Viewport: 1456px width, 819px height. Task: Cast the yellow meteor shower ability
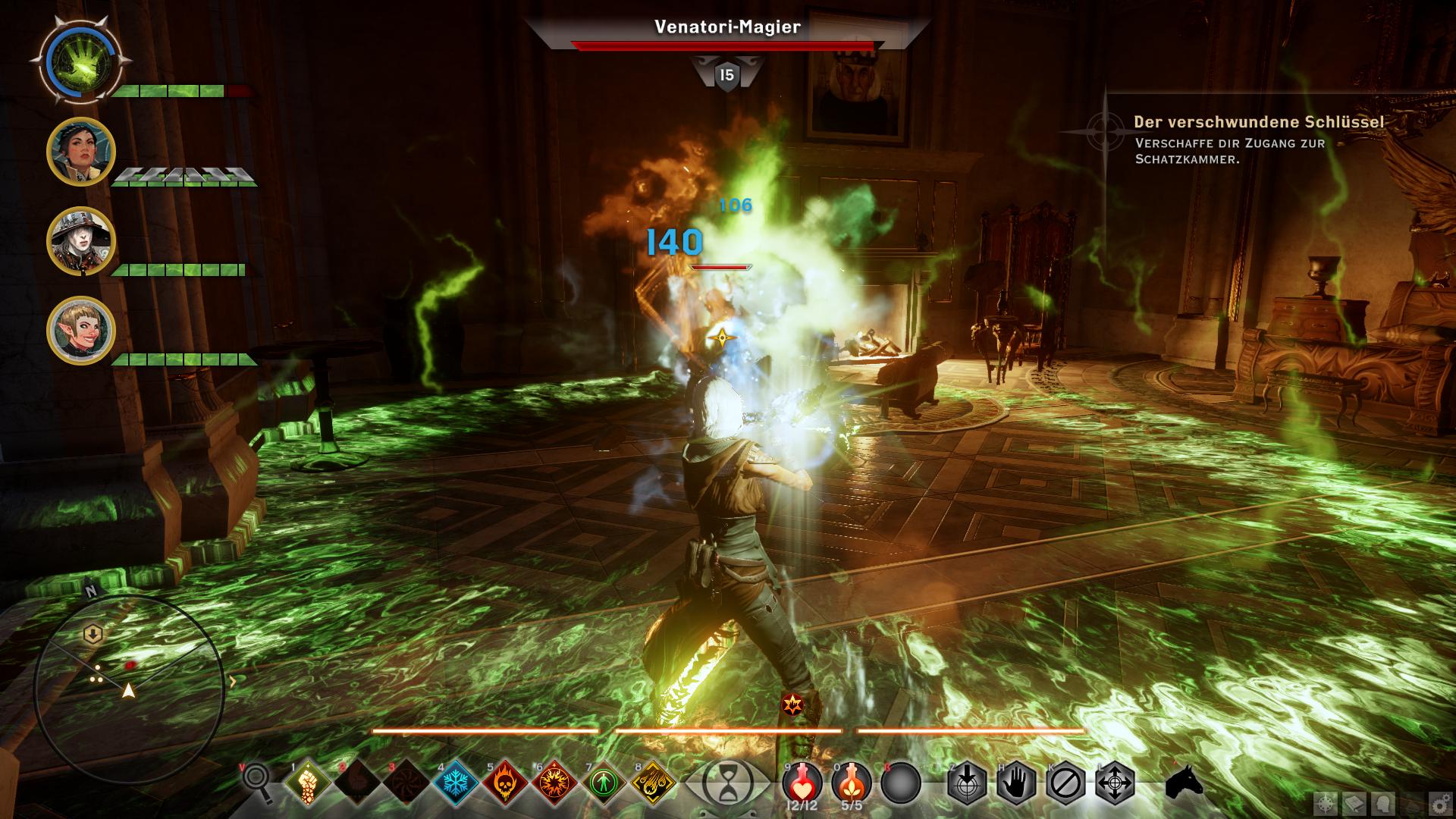click(x=654, y=782)
